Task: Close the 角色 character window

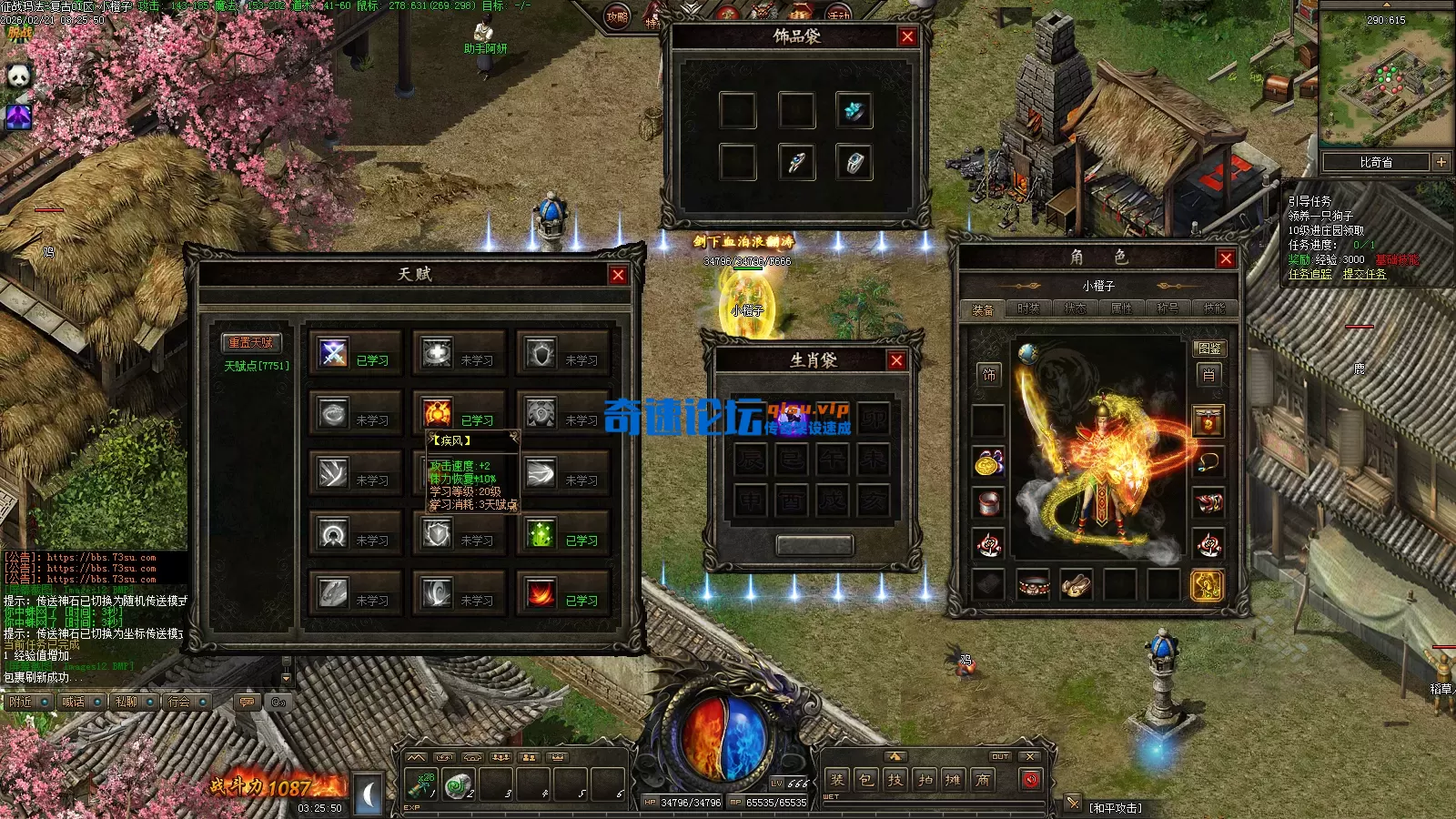Action: tap(1226, 258)
